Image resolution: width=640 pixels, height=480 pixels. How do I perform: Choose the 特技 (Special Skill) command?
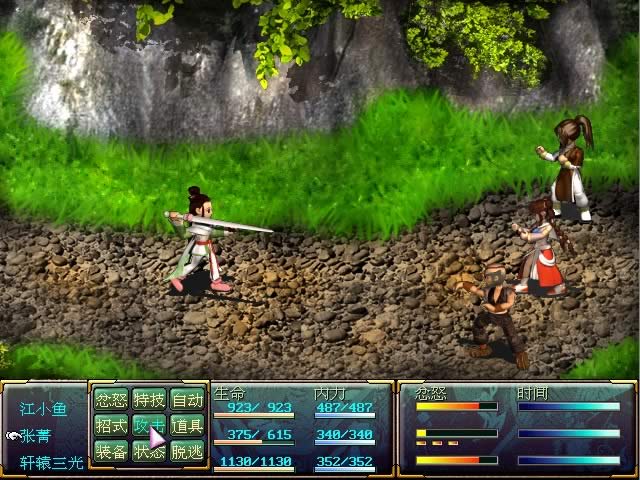click(x=148, y=400)
